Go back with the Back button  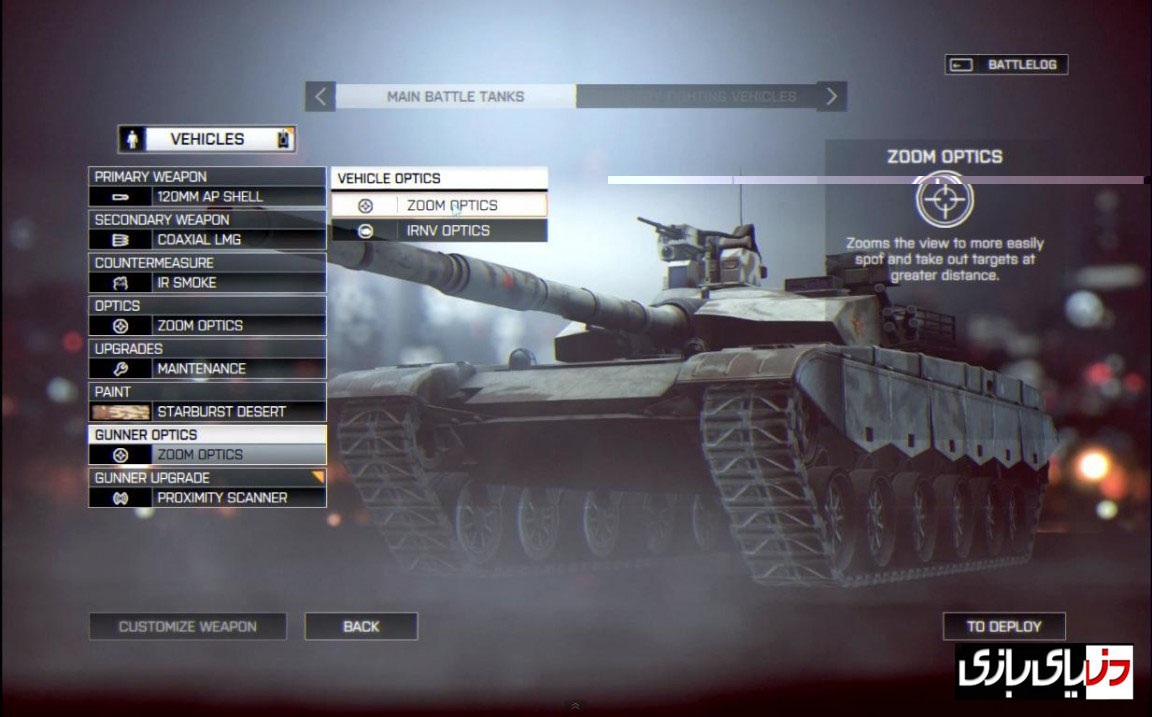tap(361, 627)
